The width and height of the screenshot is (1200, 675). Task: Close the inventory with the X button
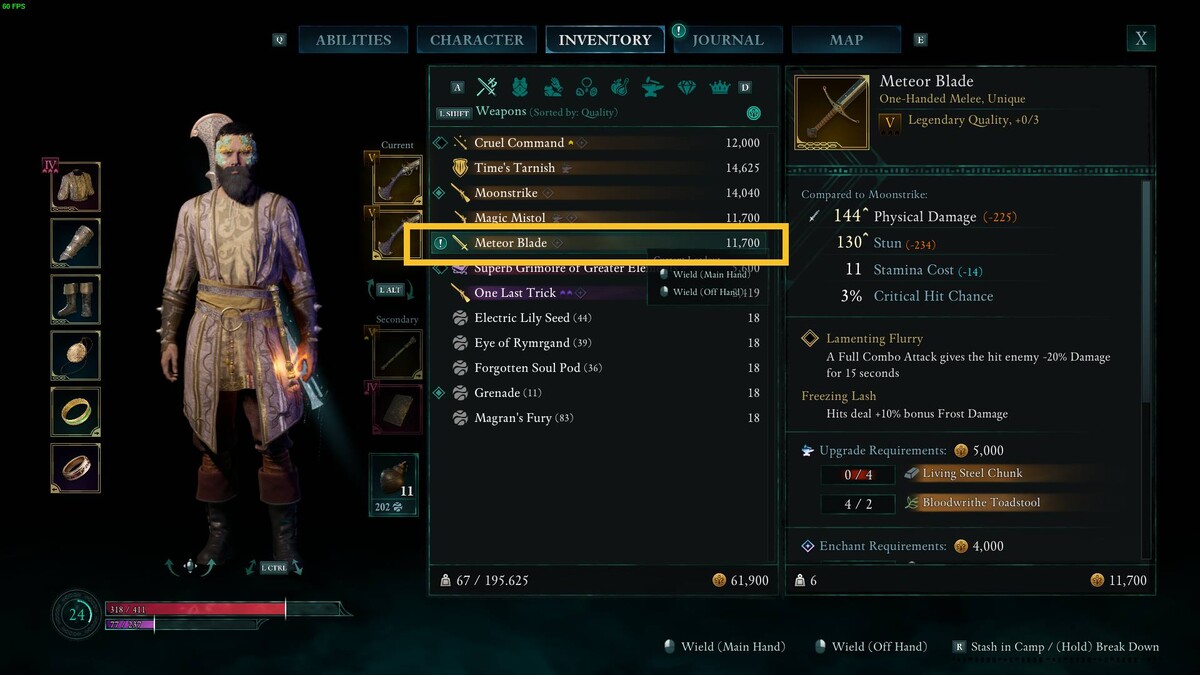click(x=1140, y=39)
